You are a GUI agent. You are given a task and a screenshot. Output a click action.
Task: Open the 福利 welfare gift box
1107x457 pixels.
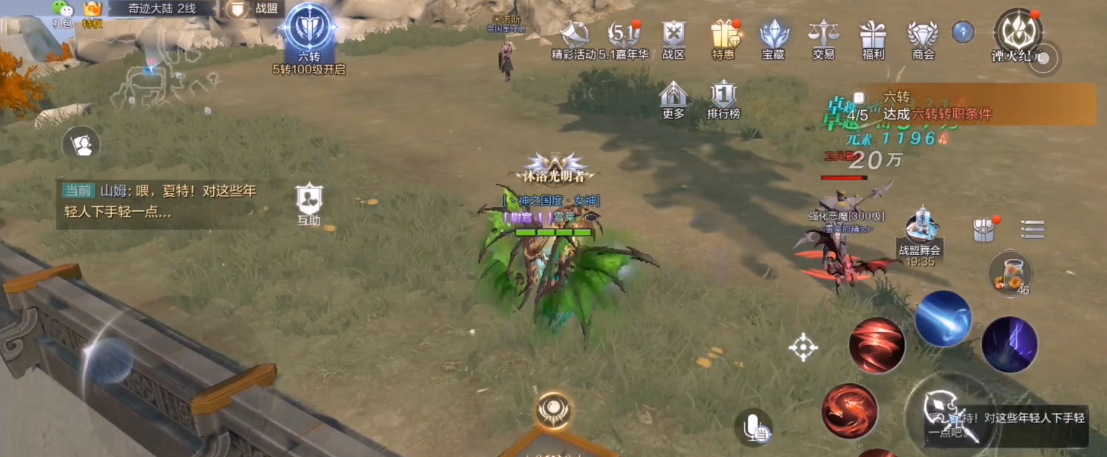[x=872, y=38]
